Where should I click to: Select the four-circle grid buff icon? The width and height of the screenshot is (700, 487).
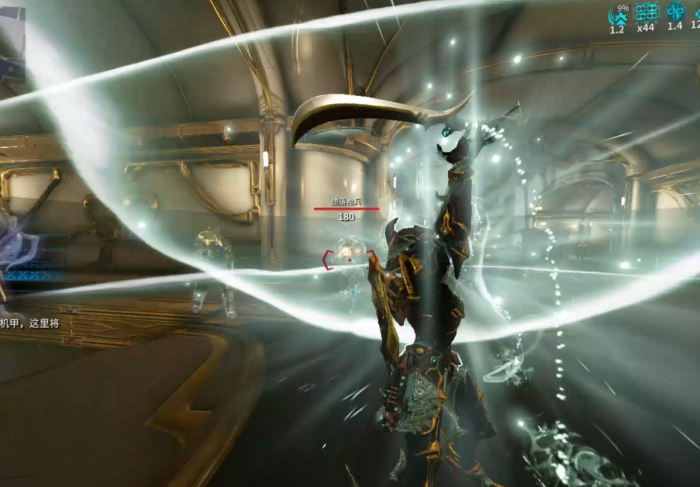tap(647, 12)
